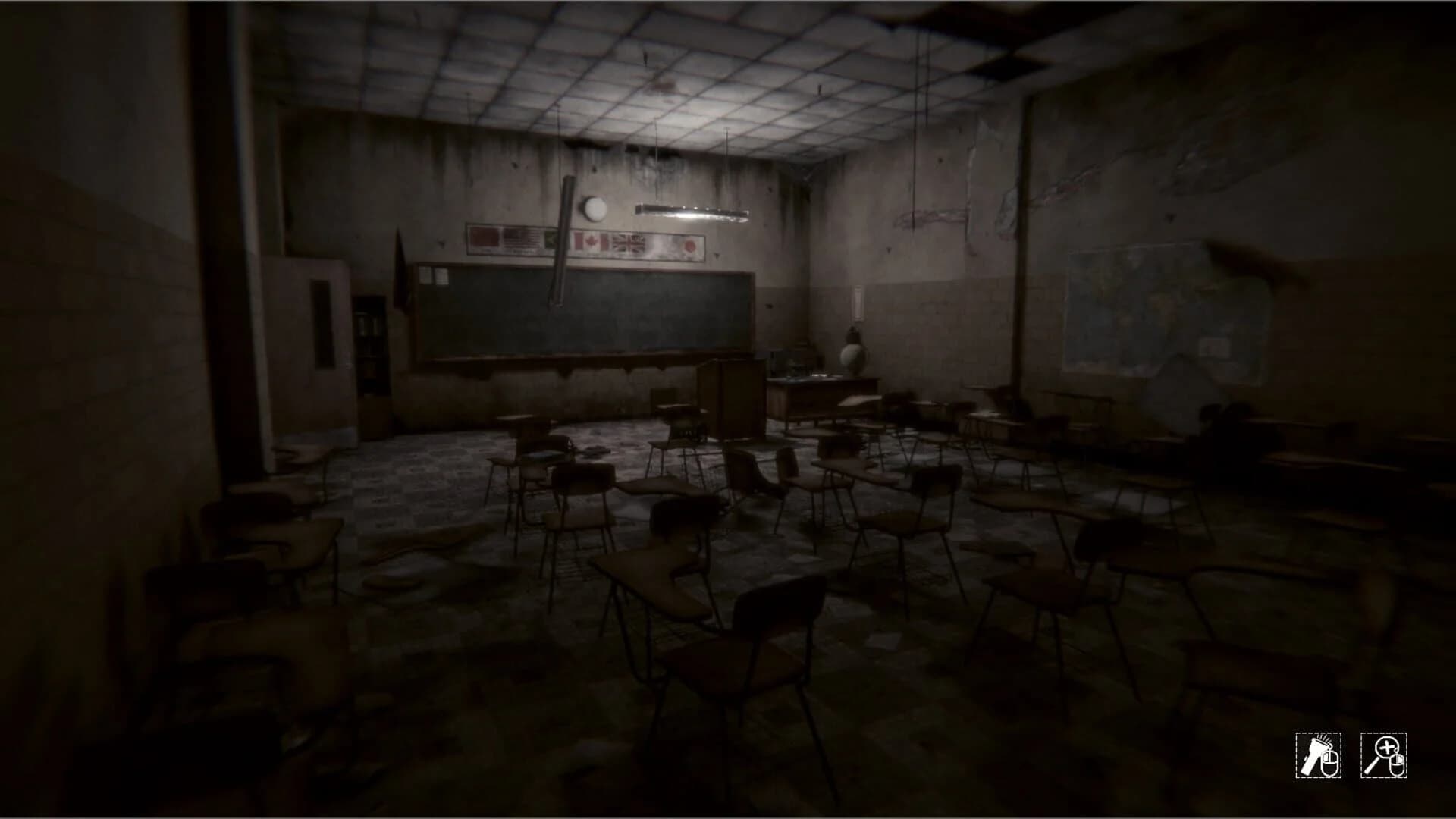Screen dimensions: 1456x819
Task: Select the Union Jack flag on the banner
Action: [628, 241]
